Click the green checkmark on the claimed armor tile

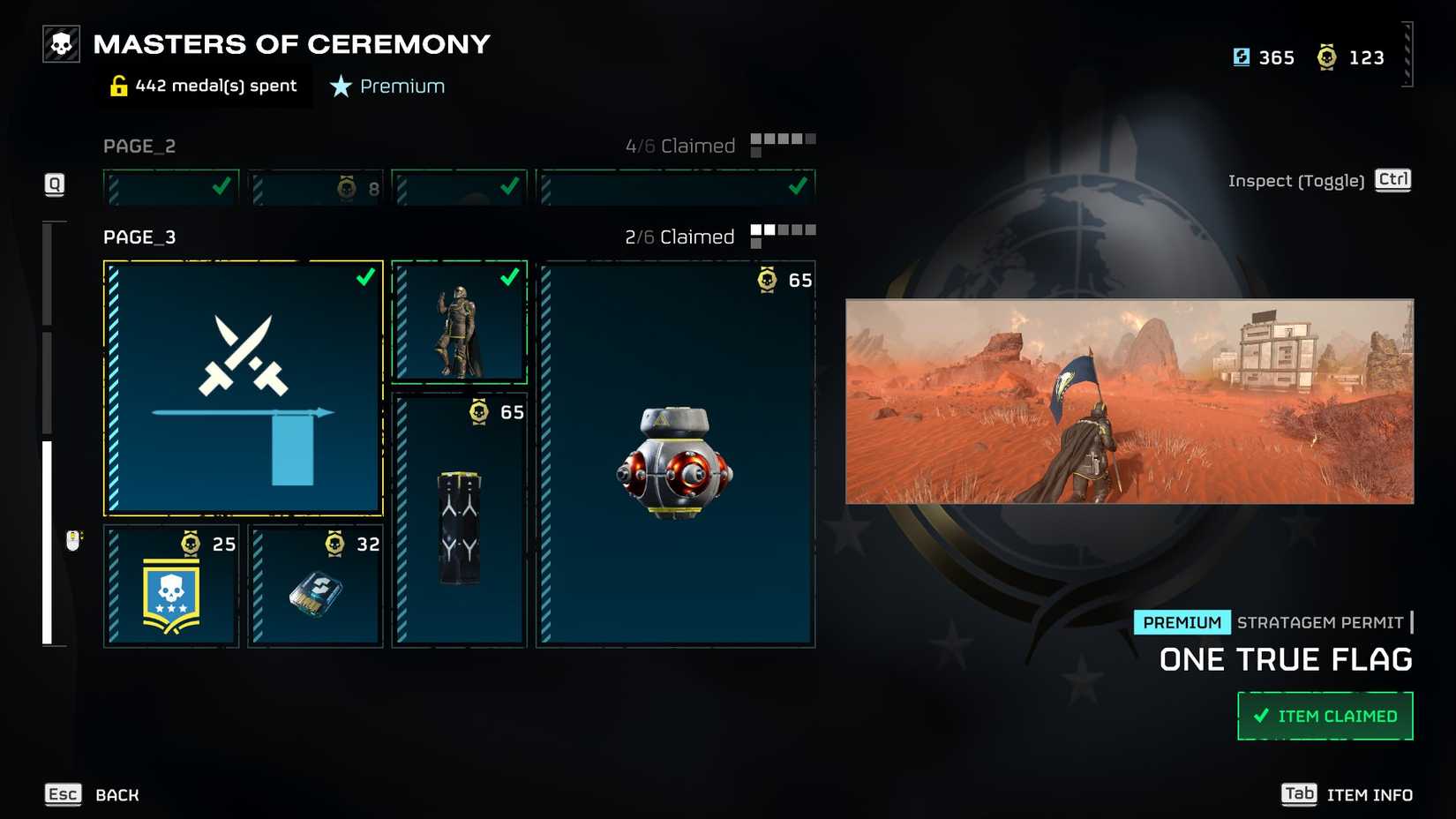click(x=508, y=277)
